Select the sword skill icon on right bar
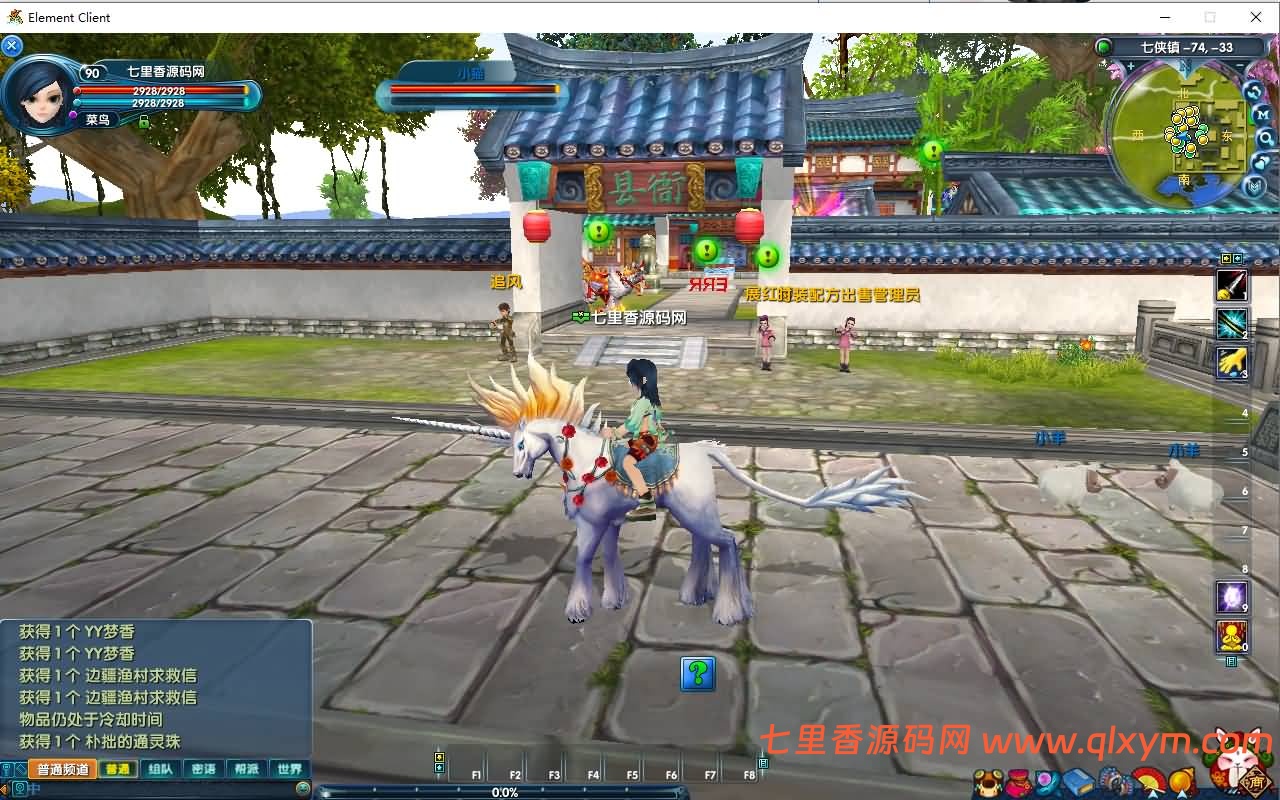This screenshot has width=1280, height=800. pos(1232,285)
